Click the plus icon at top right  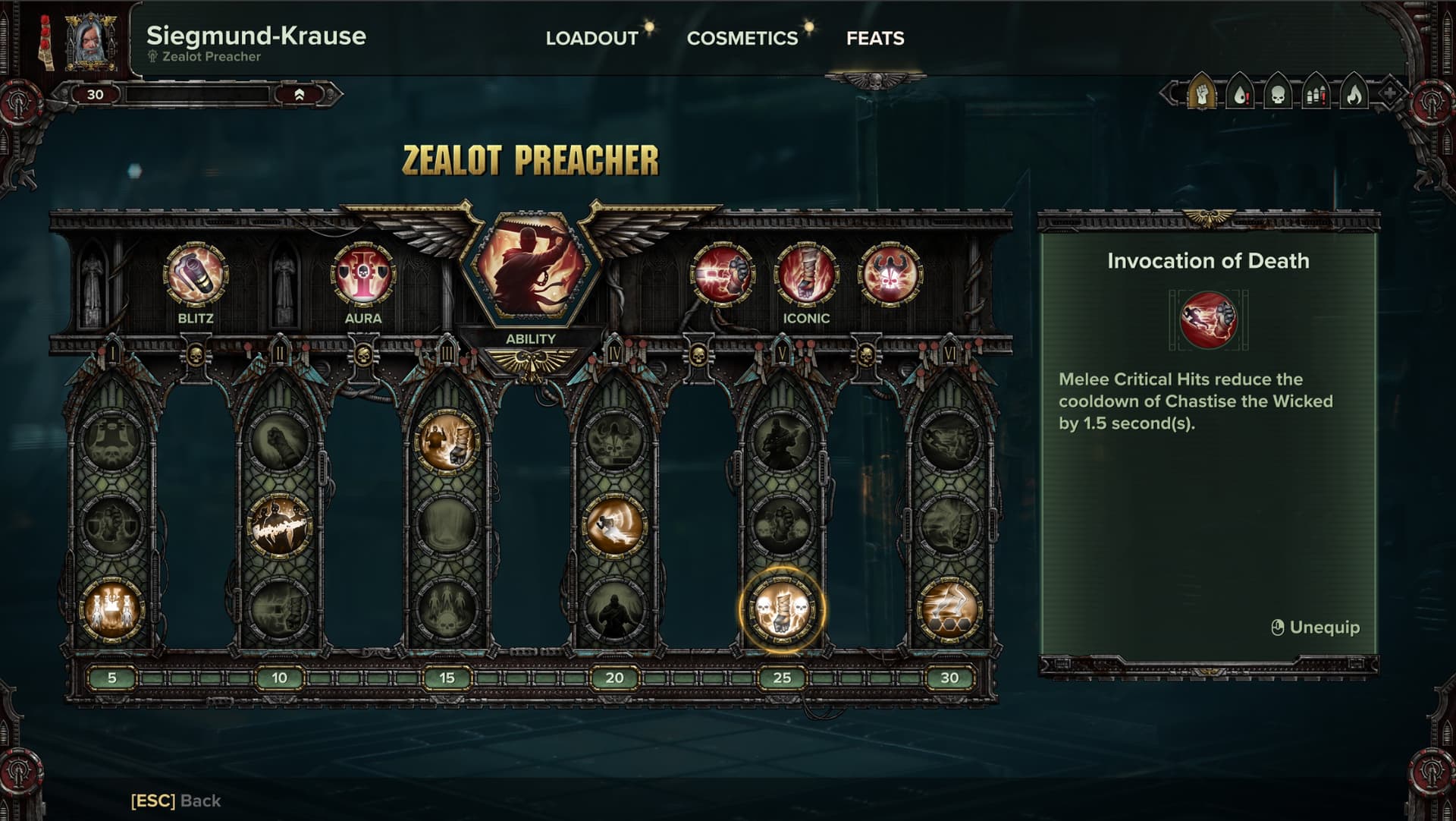1389,94
